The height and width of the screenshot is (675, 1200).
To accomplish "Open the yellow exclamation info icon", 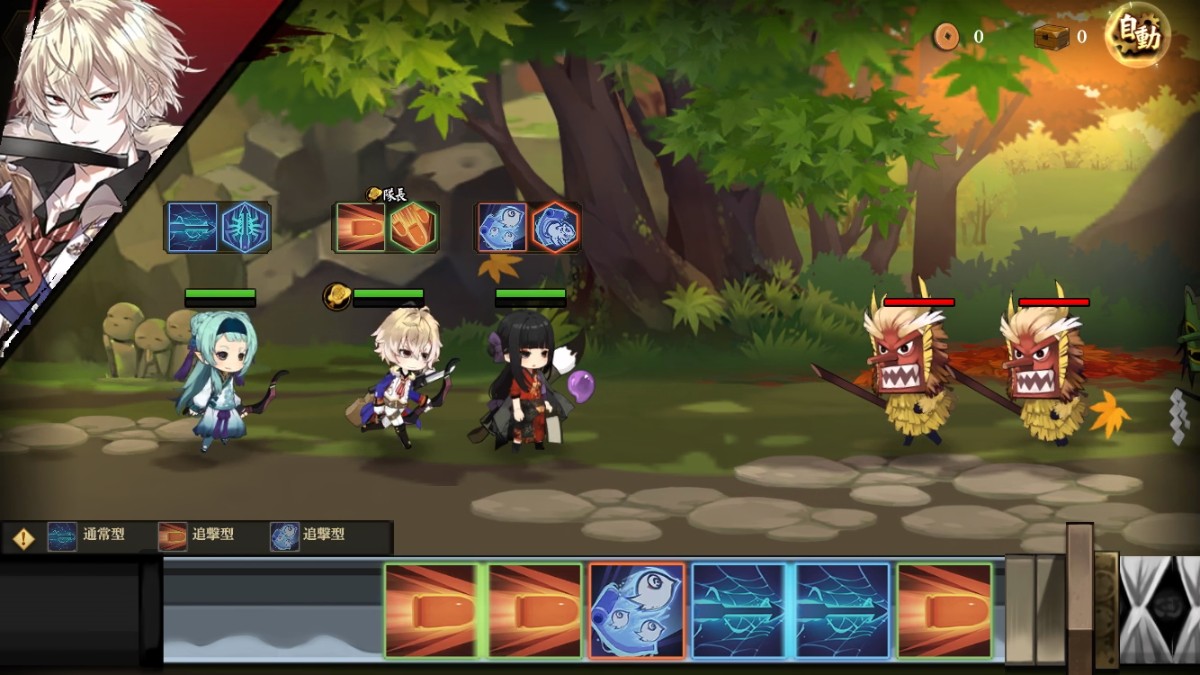I will pos(23,538).
